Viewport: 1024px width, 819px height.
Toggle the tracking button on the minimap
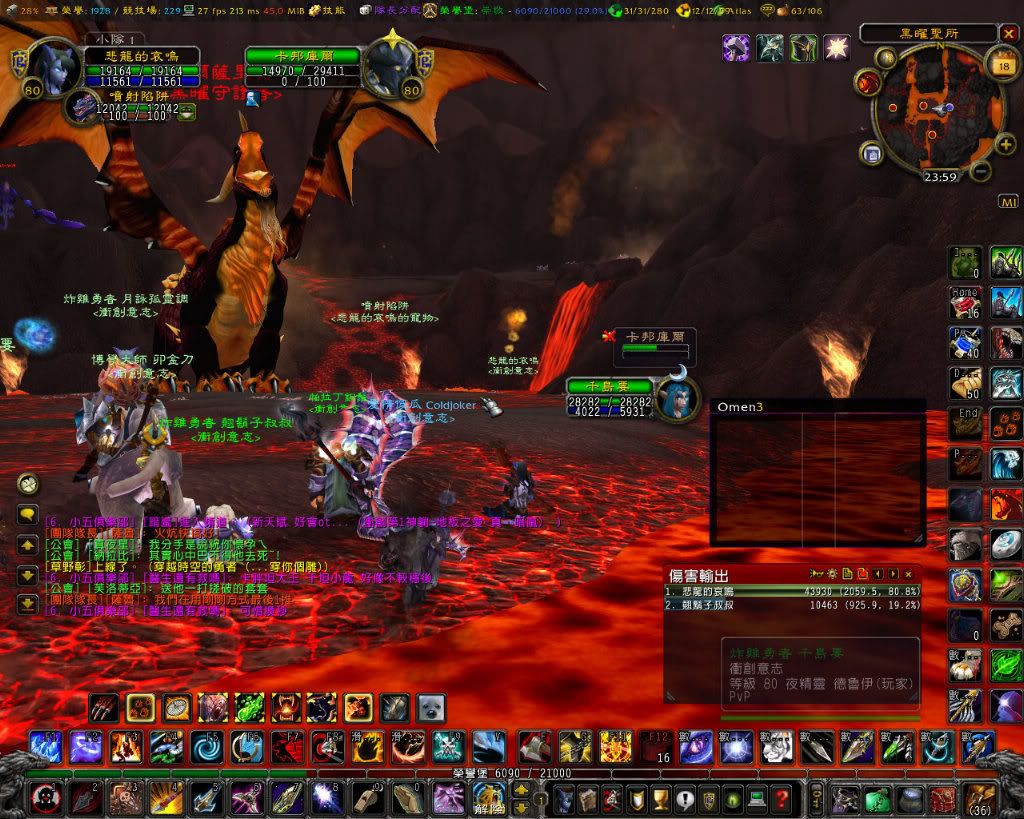868,80
